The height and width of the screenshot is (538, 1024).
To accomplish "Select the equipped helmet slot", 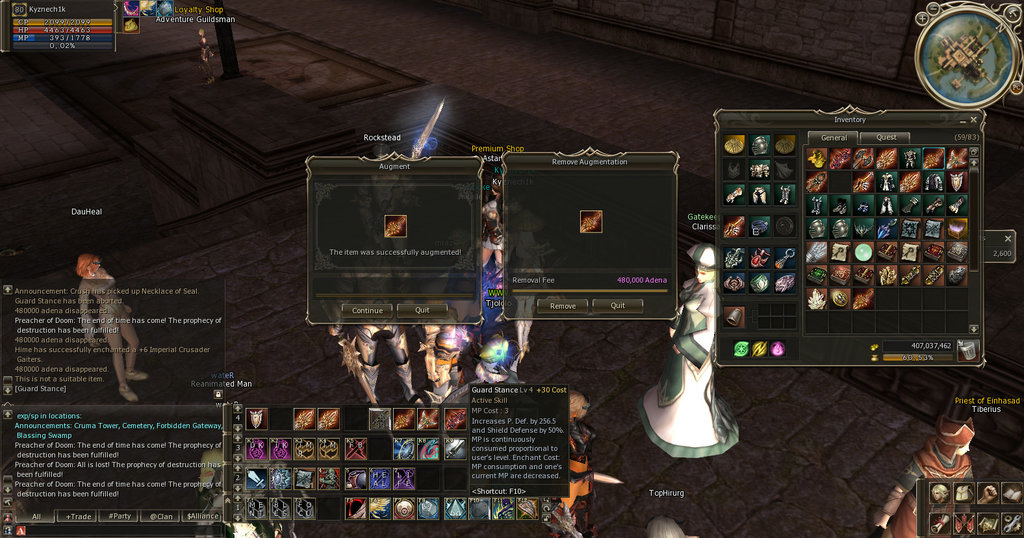I will 760,146.
